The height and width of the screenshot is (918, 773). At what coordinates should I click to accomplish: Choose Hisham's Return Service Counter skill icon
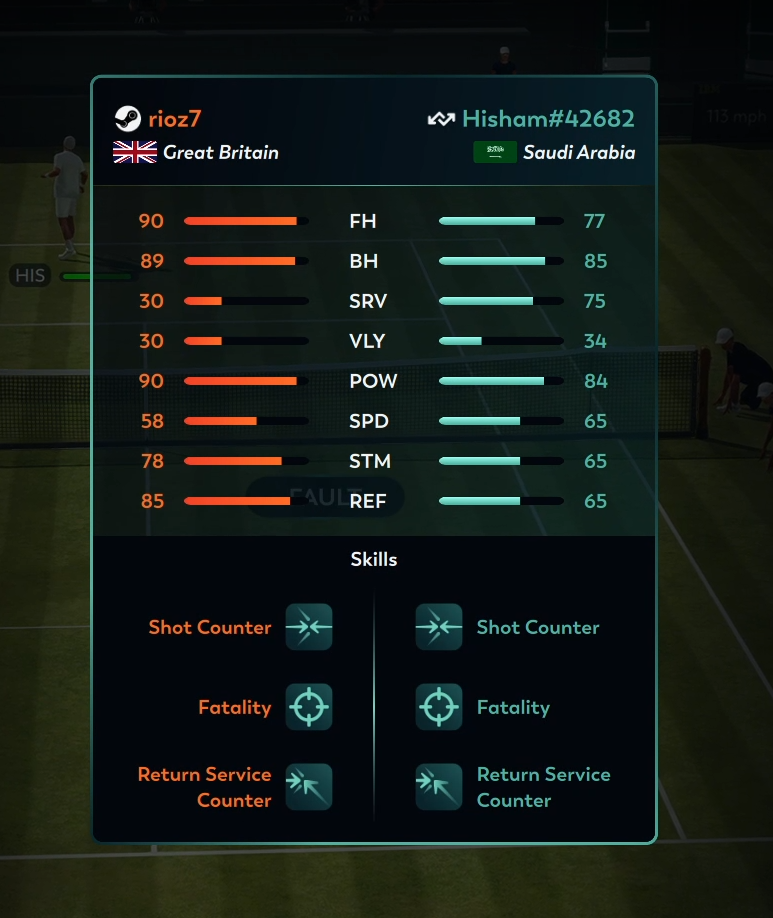coord(439,787)
